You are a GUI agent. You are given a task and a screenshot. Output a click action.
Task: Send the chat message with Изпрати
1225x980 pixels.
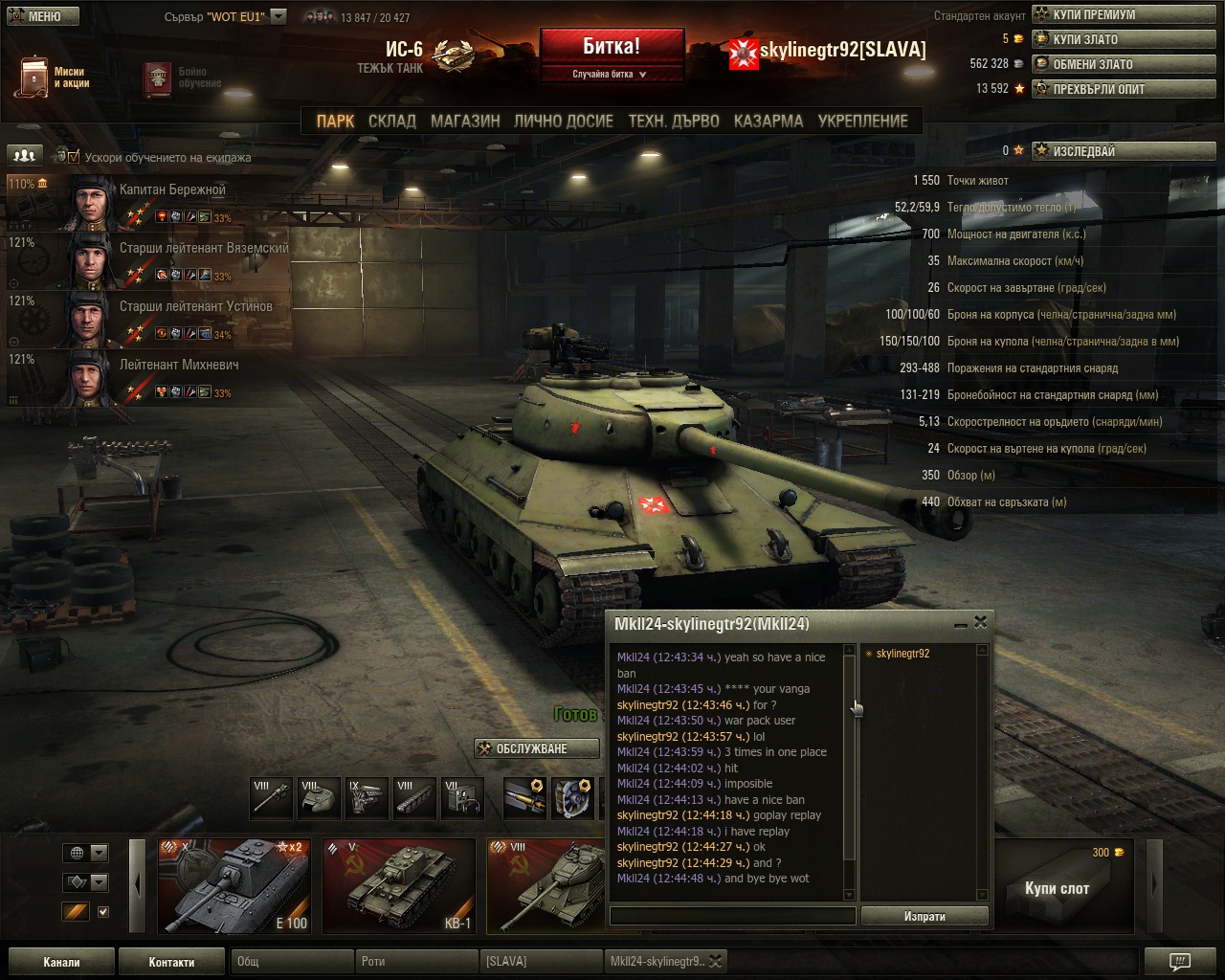(924, 916)
